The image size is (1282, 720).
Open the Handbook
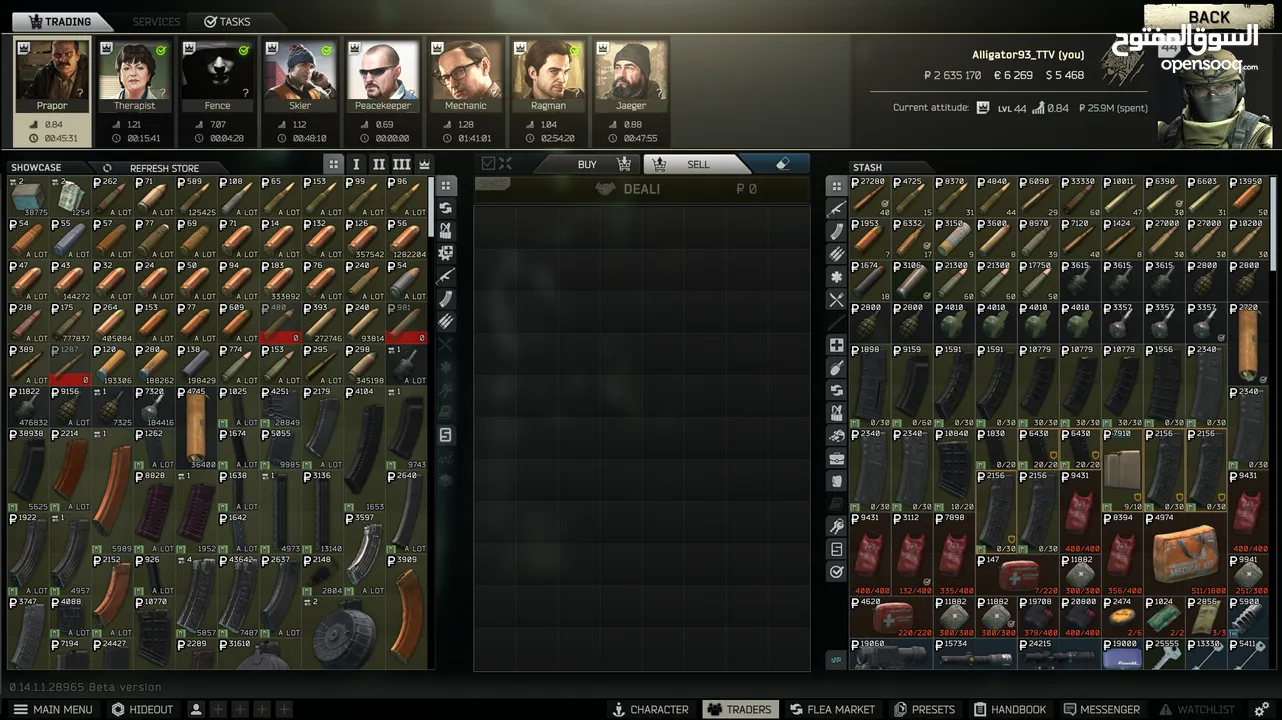coord(1010,709)
